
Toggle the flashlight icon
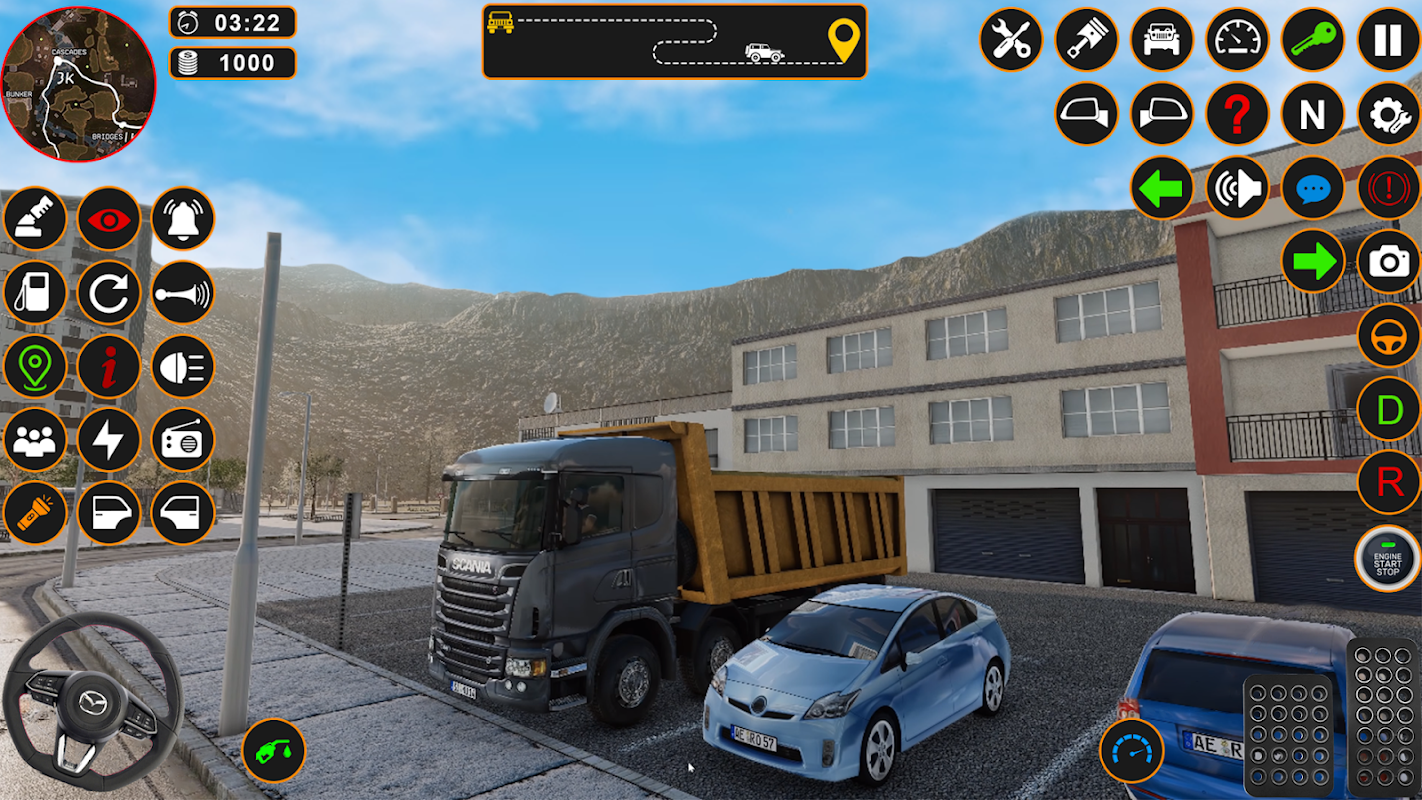click(35, 514)
